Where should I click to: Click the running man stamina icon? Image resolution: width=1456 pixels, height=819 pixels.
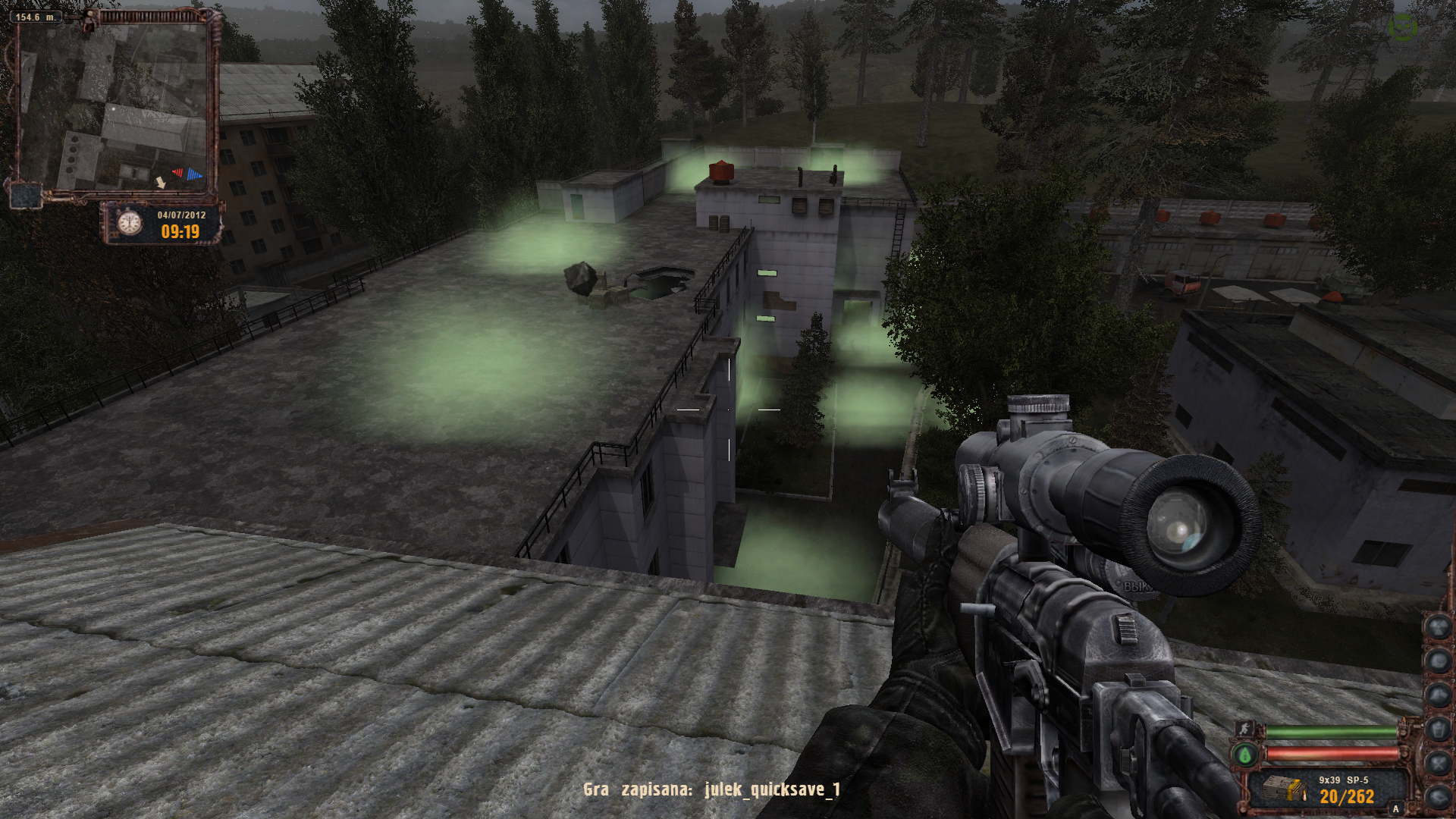tap(1244, 729)
